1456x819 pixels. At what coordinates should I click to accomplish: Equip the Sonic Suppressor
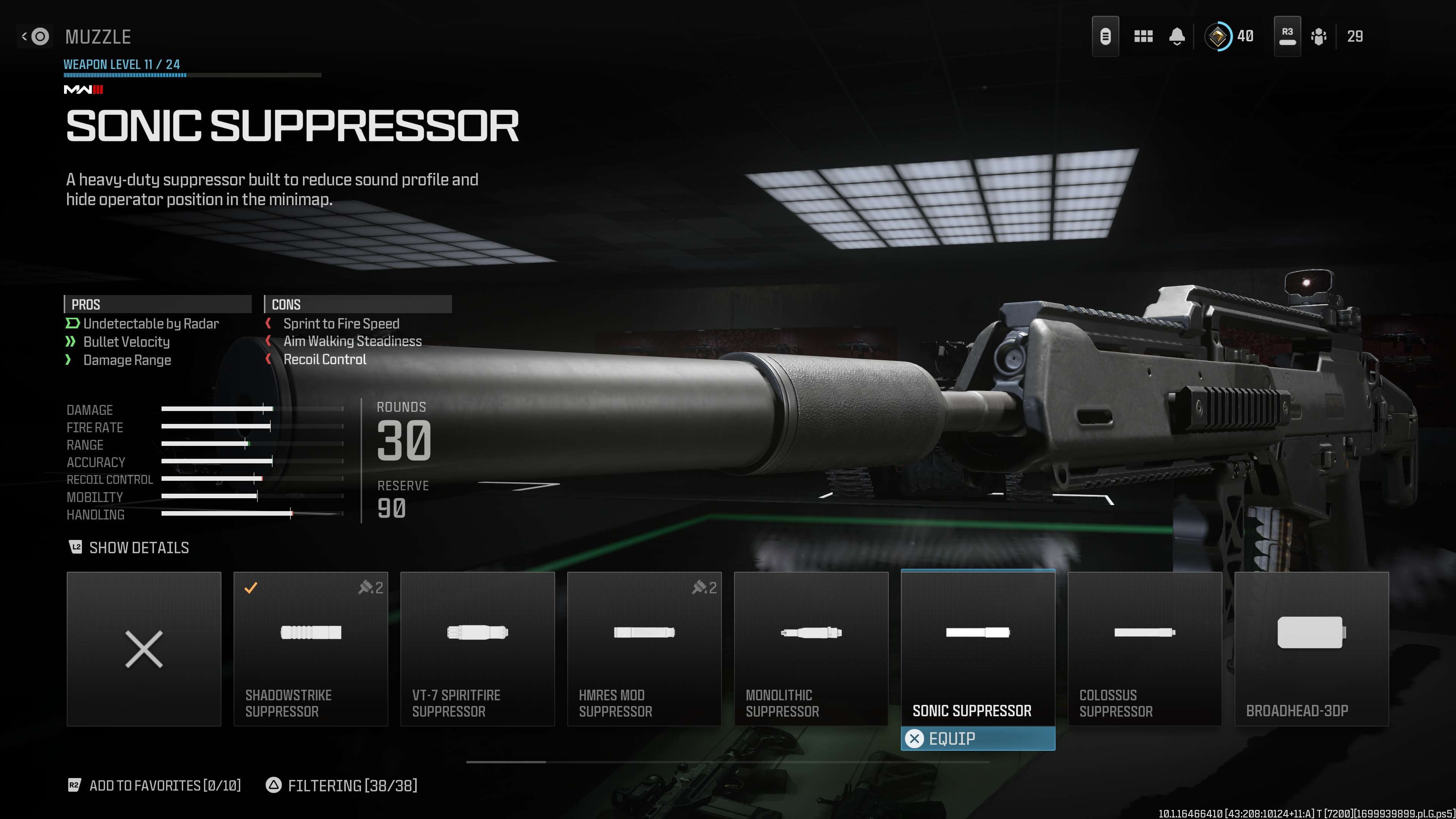[x=977, y=738]
